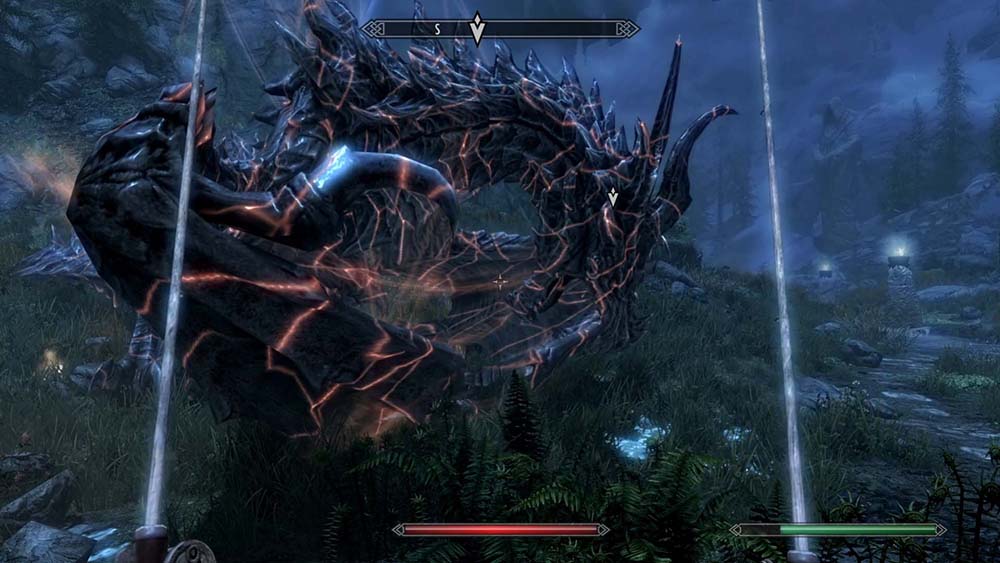Viewport: 1000px width, 563px height.
Task: Click the compass bar showing South
Action: (x=500, y=29)
